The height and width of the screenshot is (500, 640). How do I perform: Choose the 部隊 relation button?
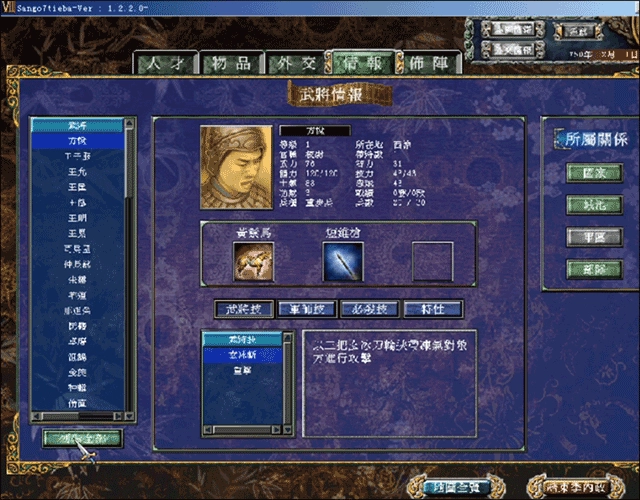[x=587, y=269]
